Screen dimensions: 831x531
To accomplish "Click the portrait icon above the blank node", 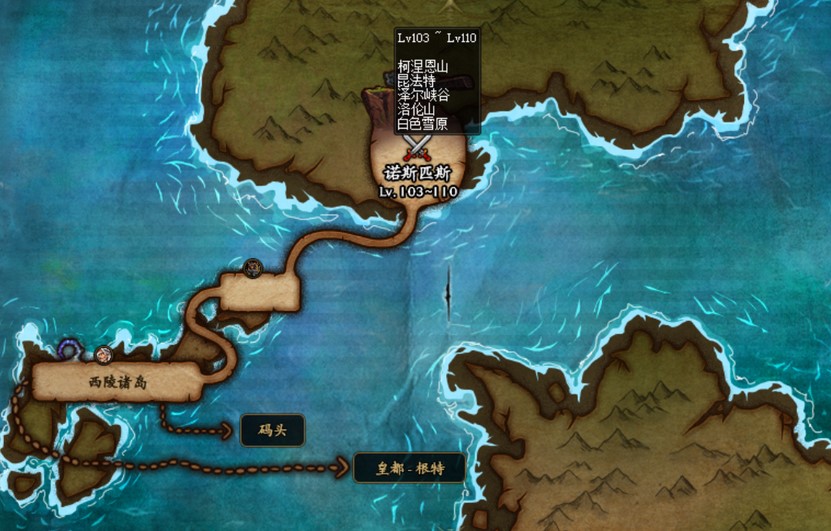I will pyautogui.click(x=253, y=267).
